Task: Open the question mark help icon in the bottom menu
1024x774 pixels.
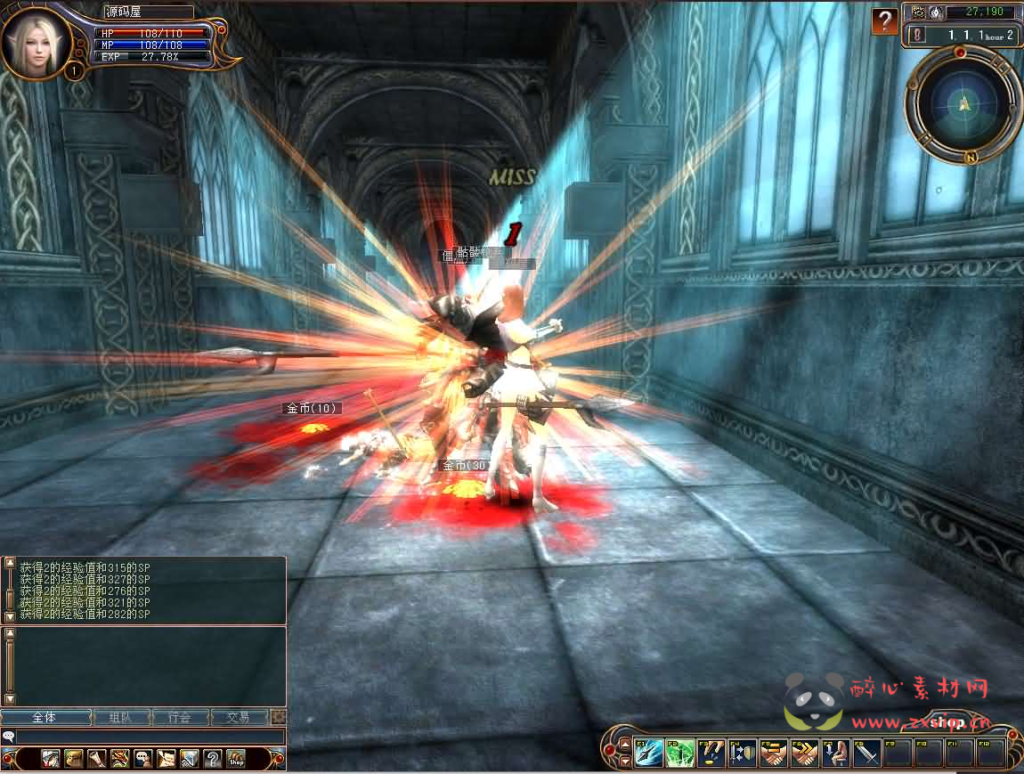Action: coord(212,759)
